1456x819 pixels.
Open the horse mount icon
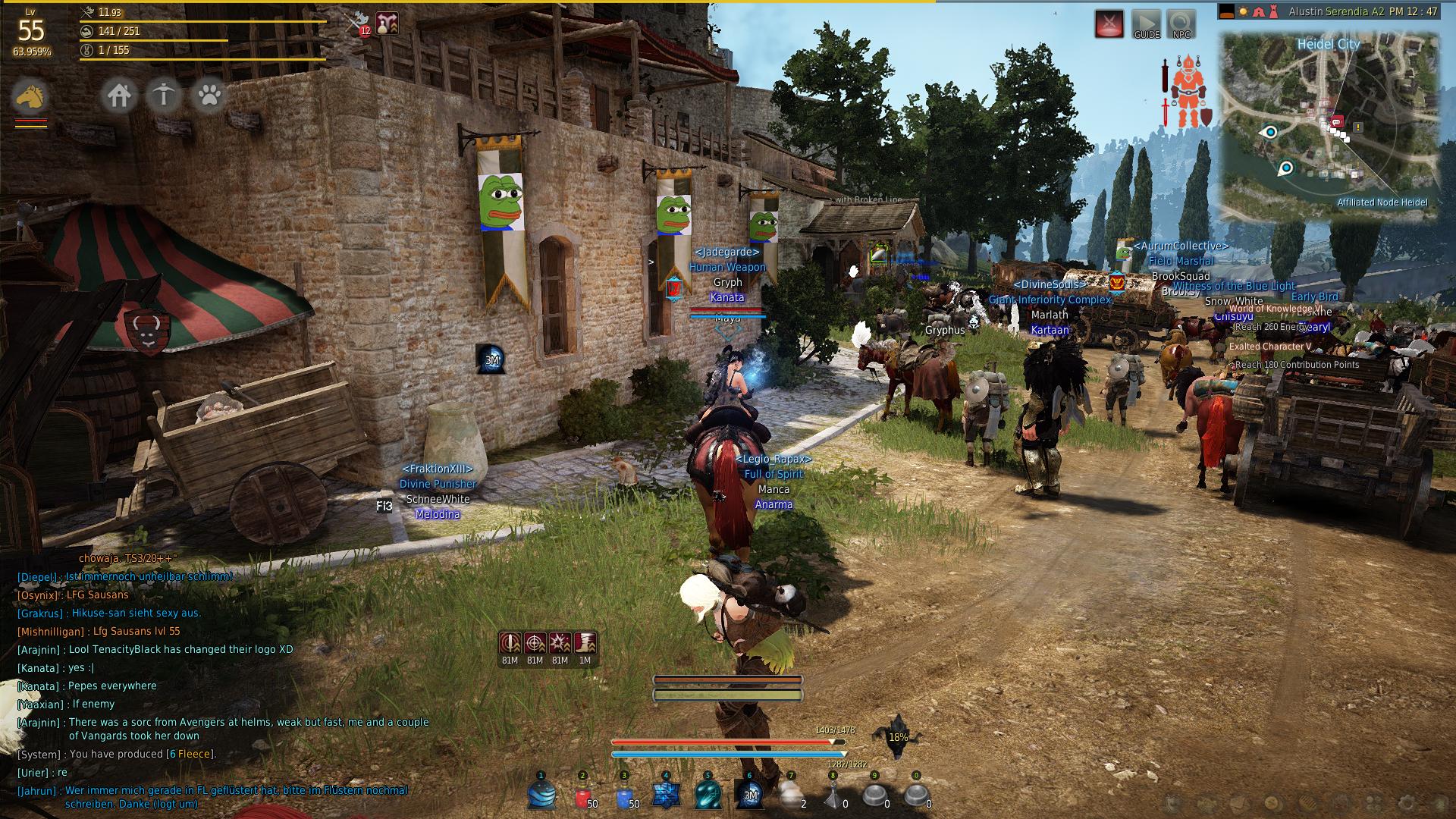click(30, 97)
